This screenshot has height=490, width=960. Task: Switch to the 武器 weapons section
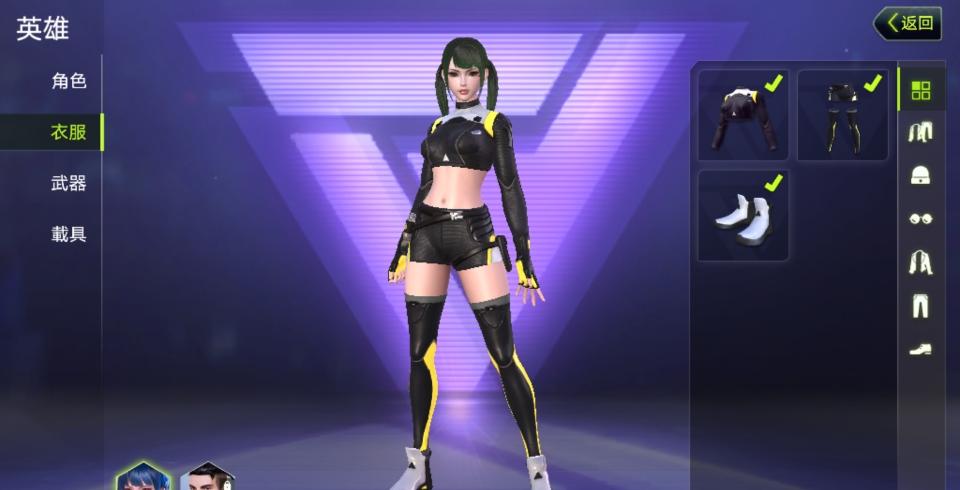tap(69, 183)
